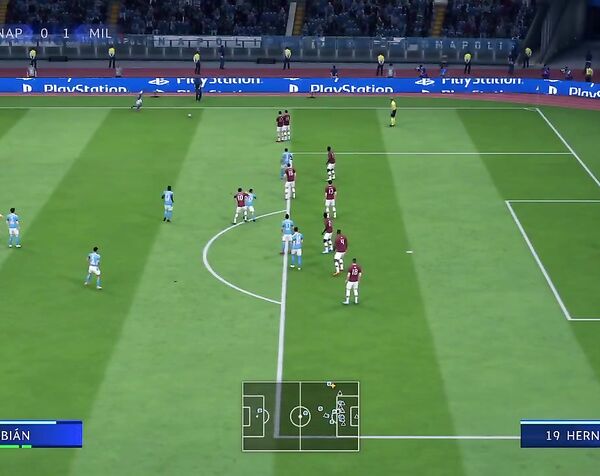Click the pitch radar minimap
The height and width of the screenshot is (476, 600).
pyautogui.click(x=300, y=415)
